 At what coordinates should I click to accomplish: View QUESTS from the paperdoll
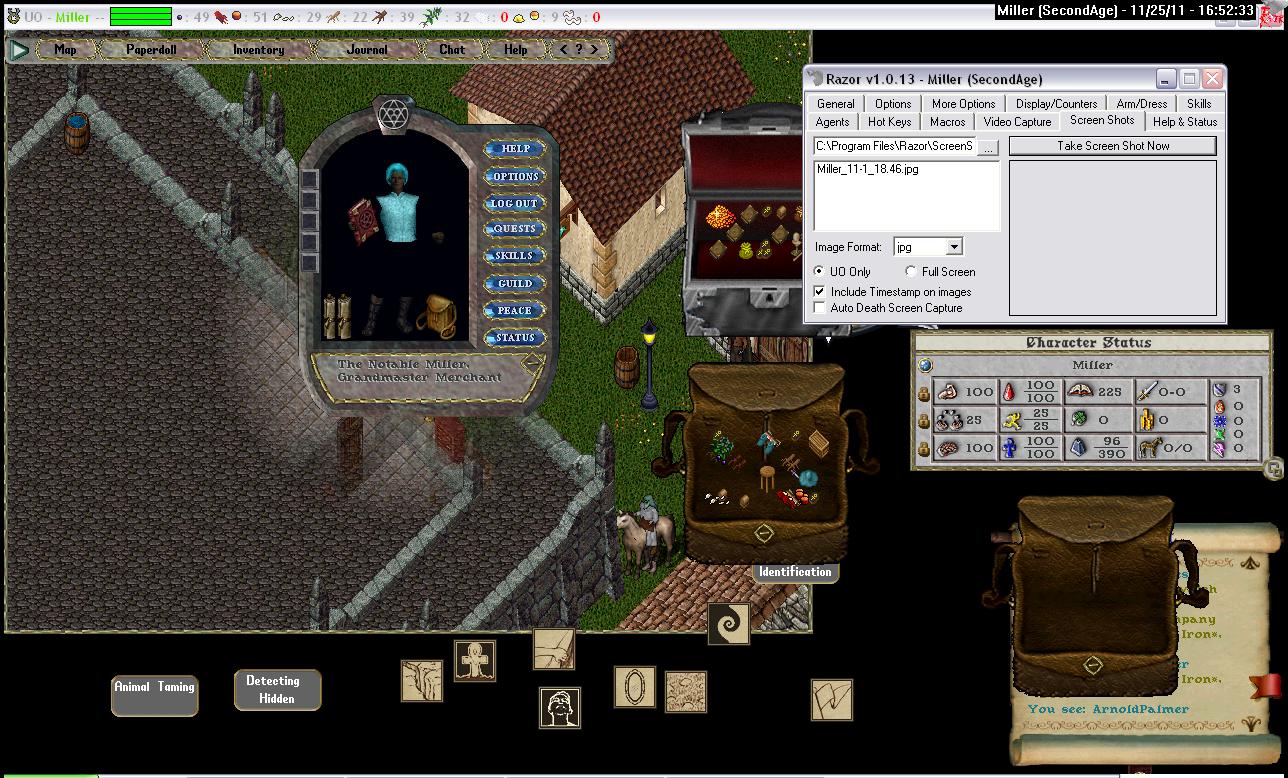click(x=515, y=229)
